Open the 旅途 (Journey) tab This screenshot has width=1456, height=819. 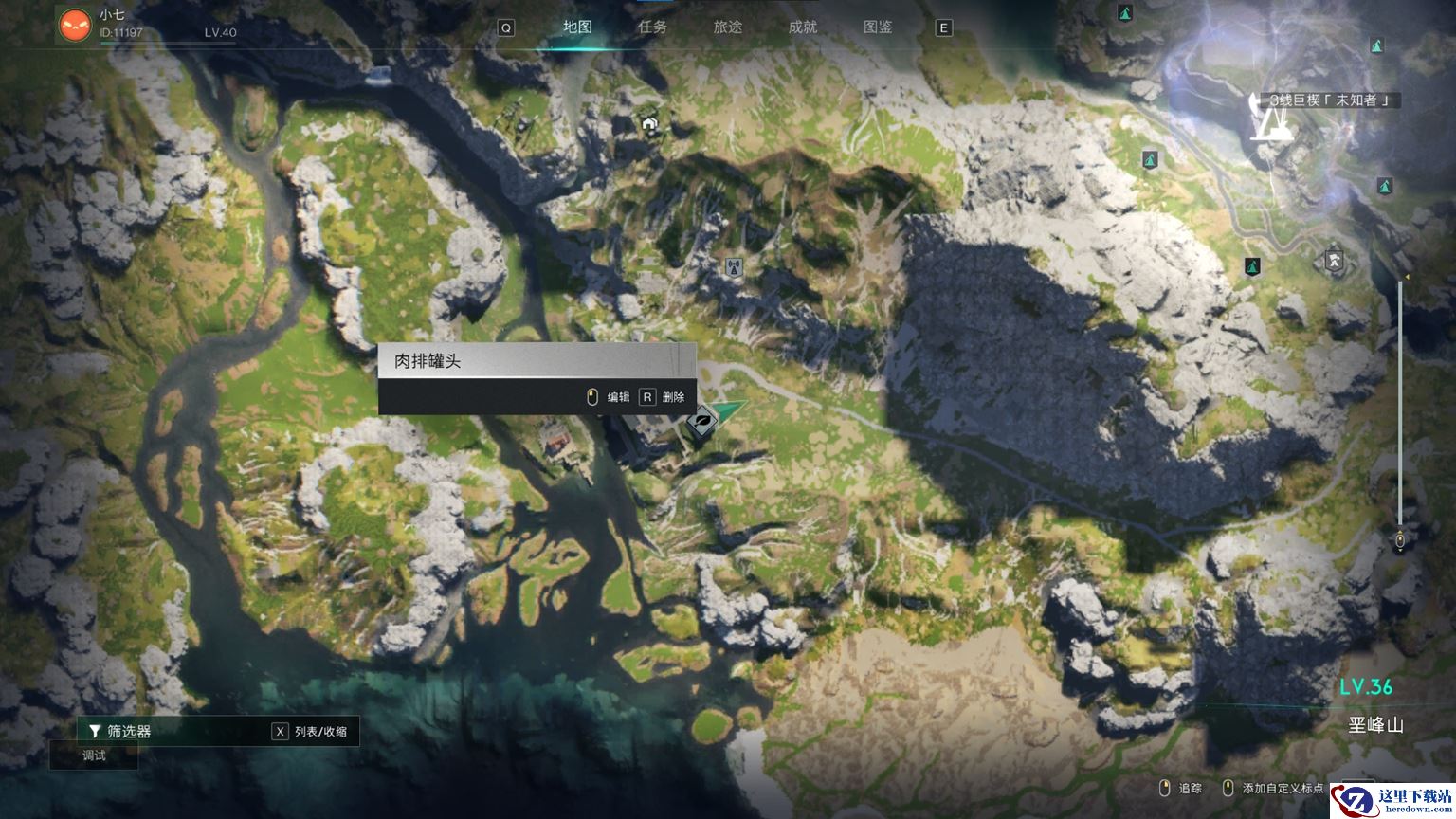click(x=727, y=27)
